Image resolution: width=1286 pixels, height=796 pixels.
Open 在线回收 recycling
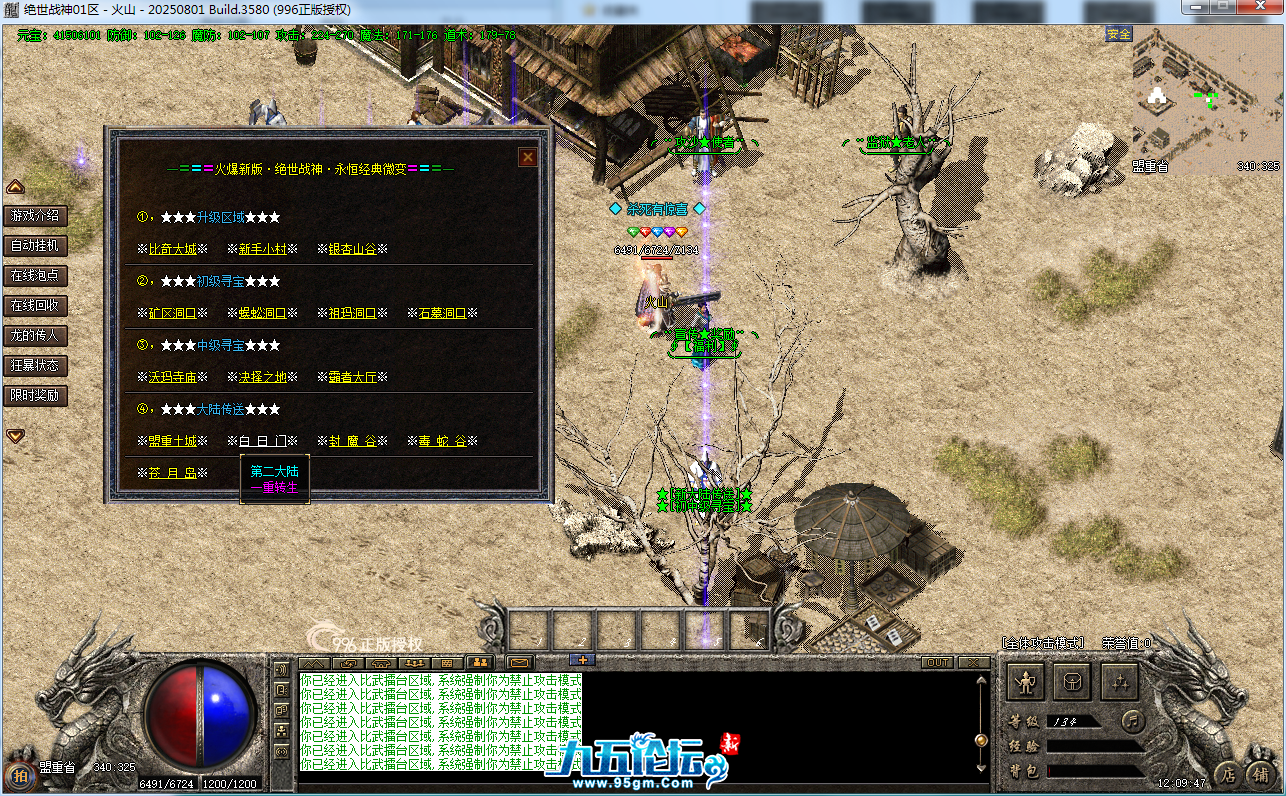(x=35, y=305)
